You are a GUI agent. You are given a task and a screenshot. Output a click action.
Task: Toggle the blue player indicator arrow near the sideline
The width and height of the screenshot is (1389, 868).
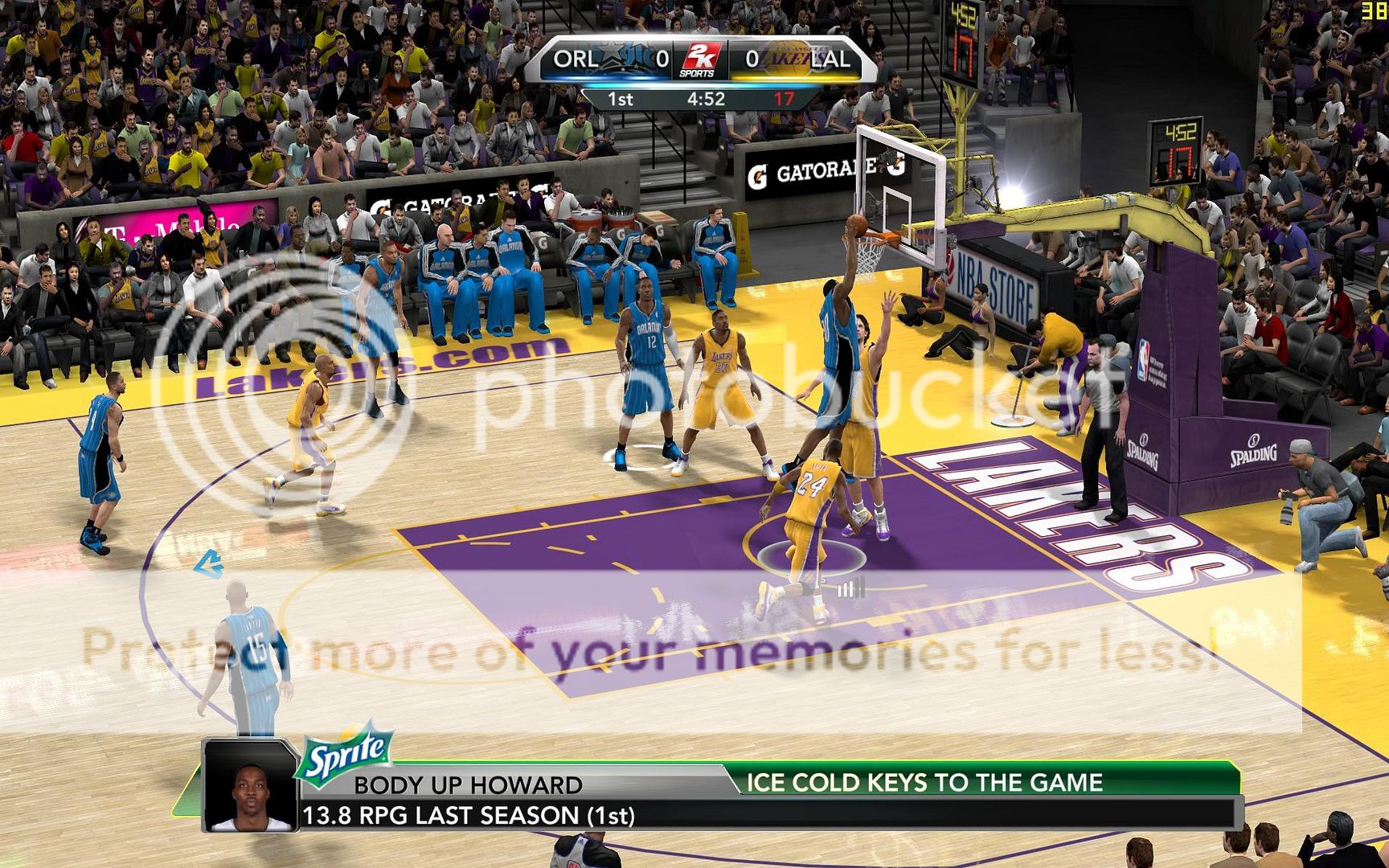(209, 564)
